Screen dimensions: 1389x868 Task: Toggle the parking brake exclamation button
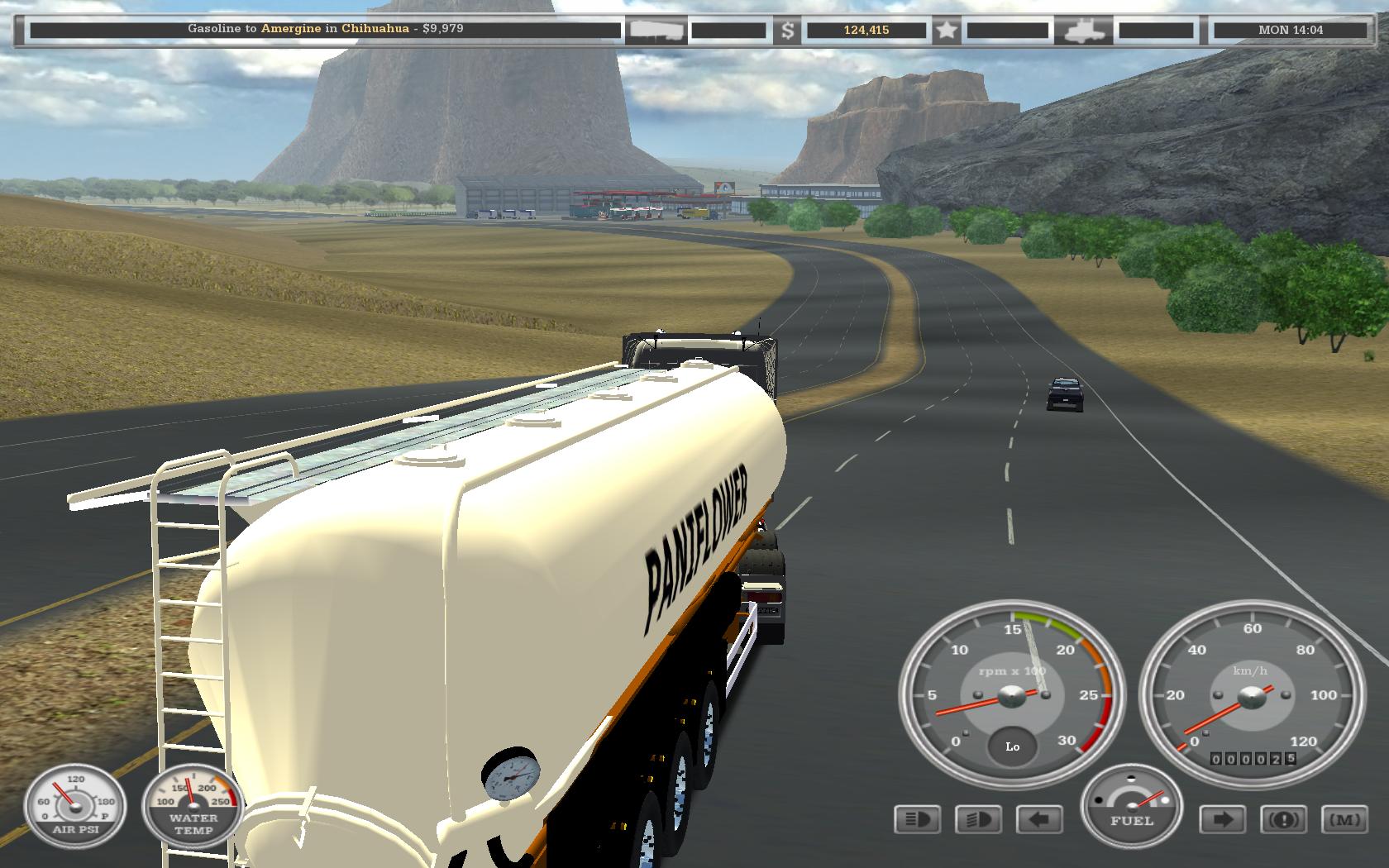coord(1283,819)
